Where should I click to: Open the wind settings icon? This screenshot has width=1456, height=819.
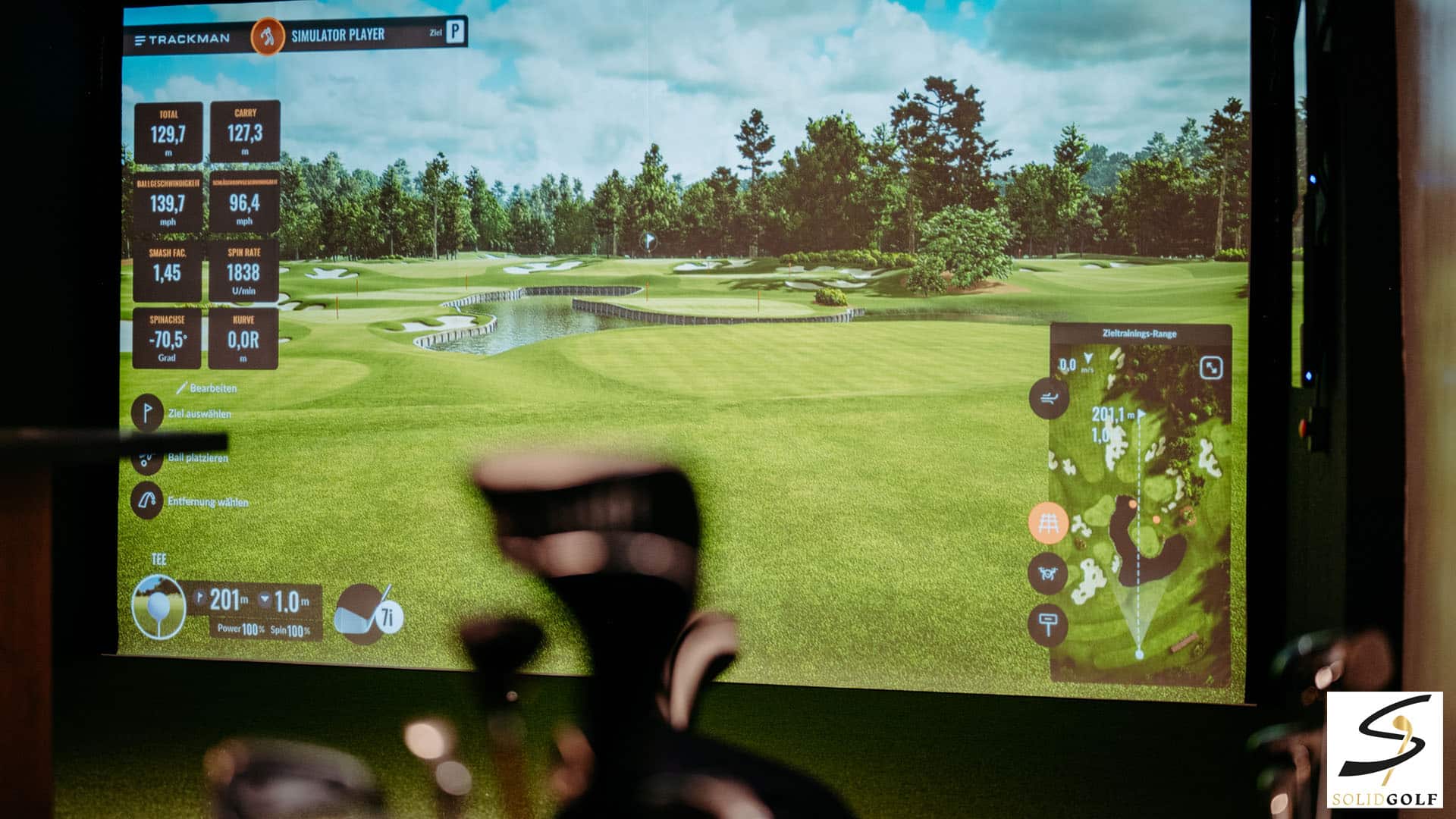click(x=1049, y=398)
